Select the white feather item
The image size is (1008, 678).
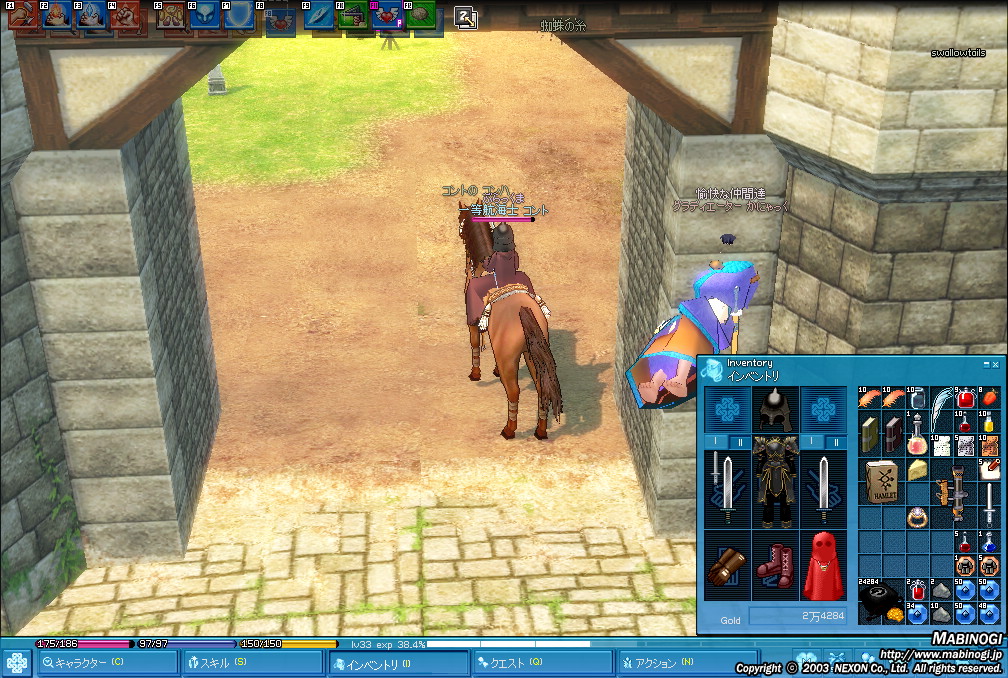[x=941, y=408]
